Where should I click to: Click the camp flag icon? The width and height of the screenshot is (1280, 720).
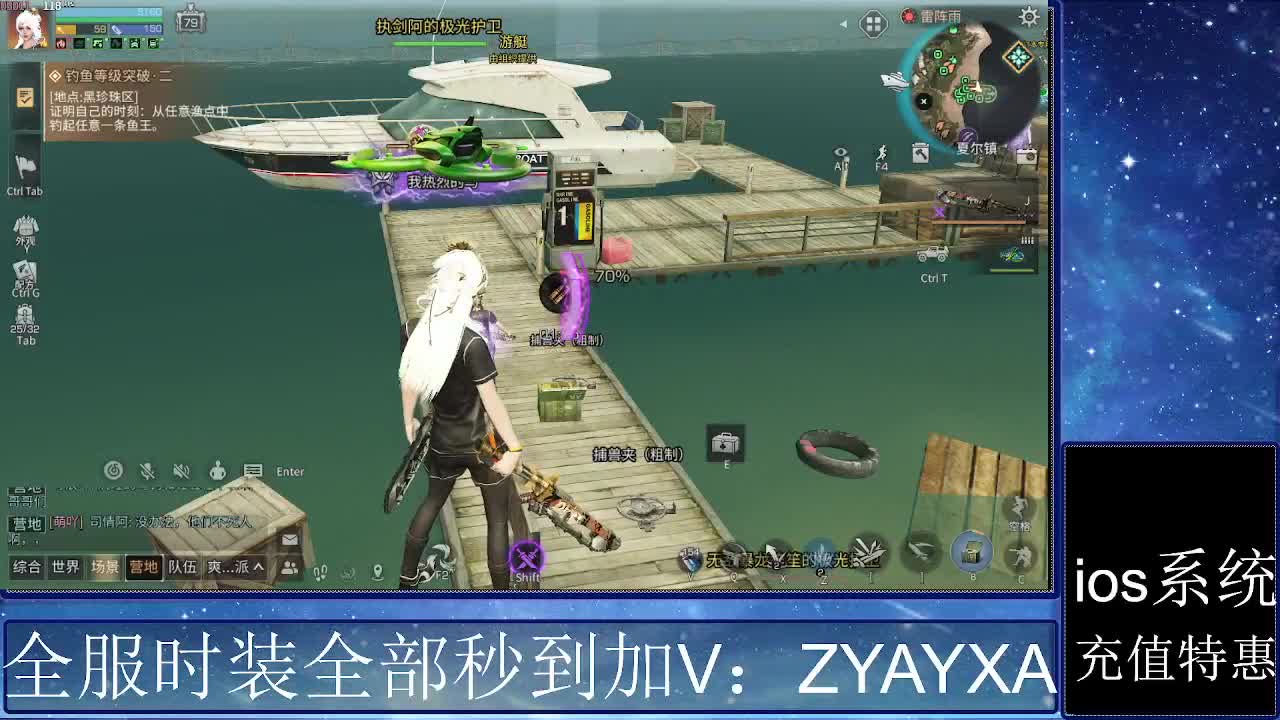pos(26,166)
